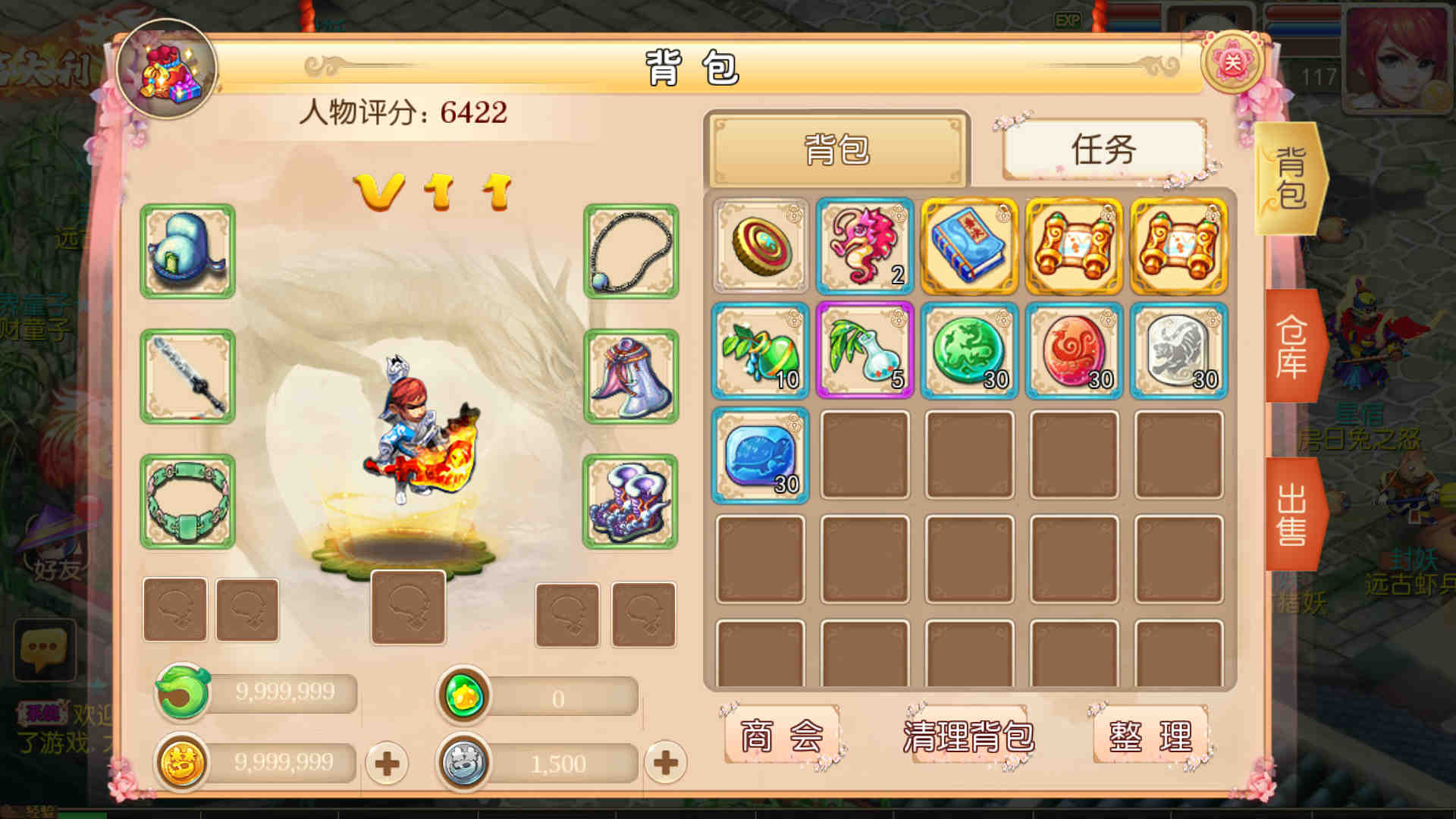Select the red phoenix stone

tap(1074, 350)
